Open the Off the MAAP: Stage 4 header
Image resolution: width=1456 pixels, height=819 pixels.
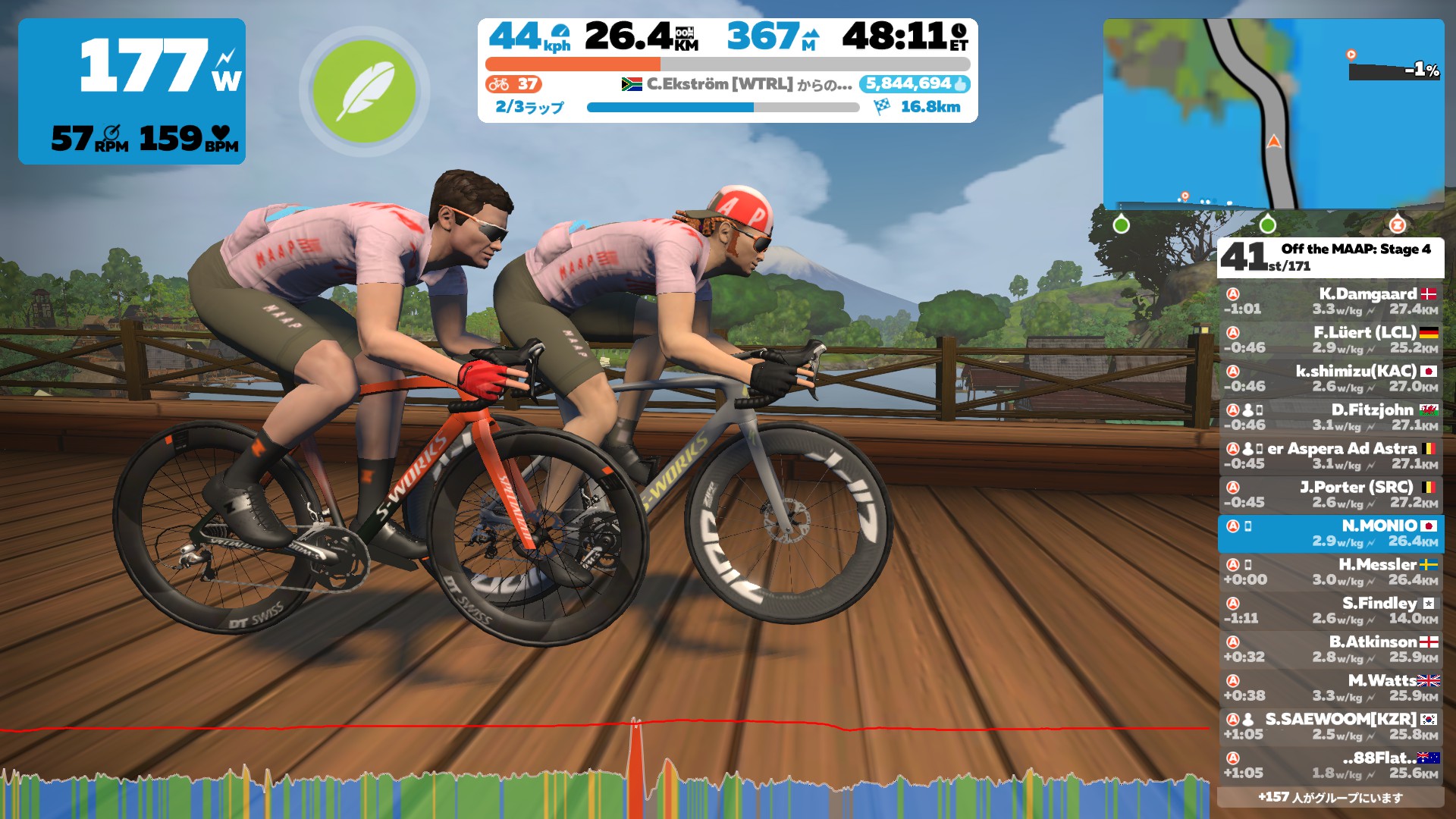(x=1331, y=258)
